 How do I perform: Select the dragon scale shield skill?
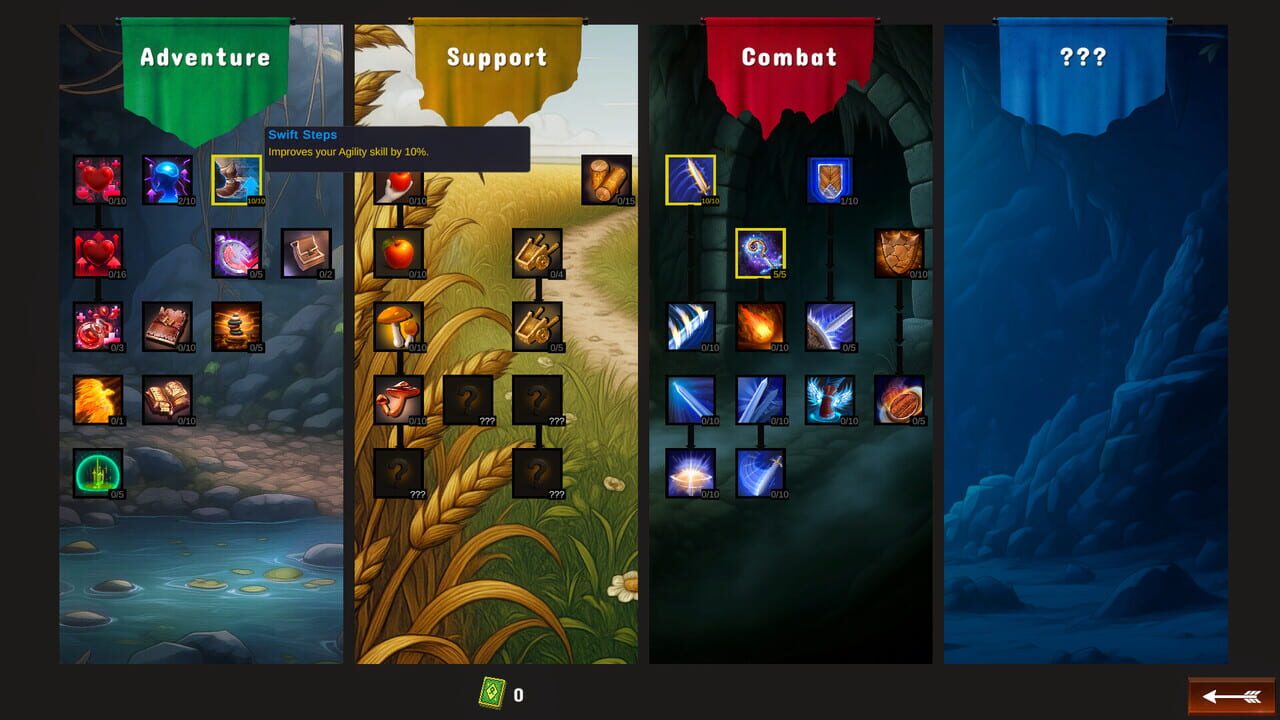[898, 251]
